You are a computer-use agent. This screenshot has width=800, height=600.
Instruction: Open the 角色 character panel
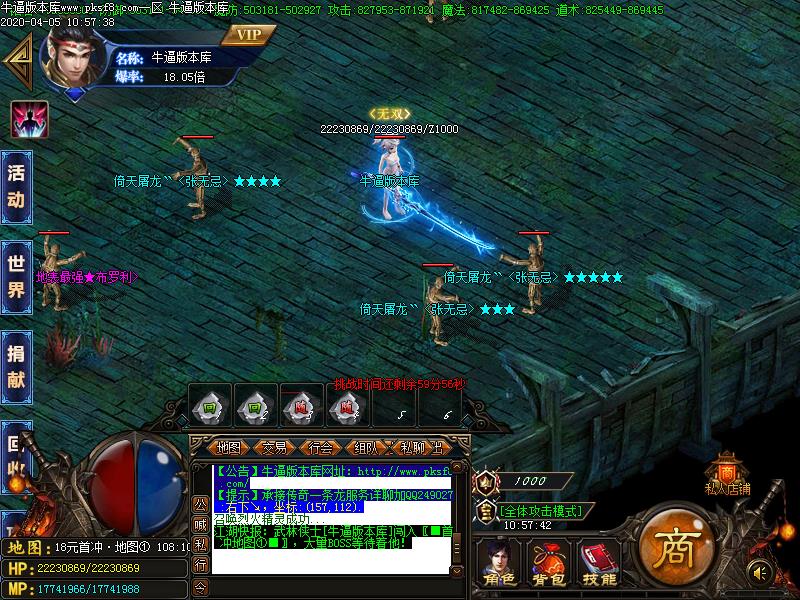click(497, 563)
